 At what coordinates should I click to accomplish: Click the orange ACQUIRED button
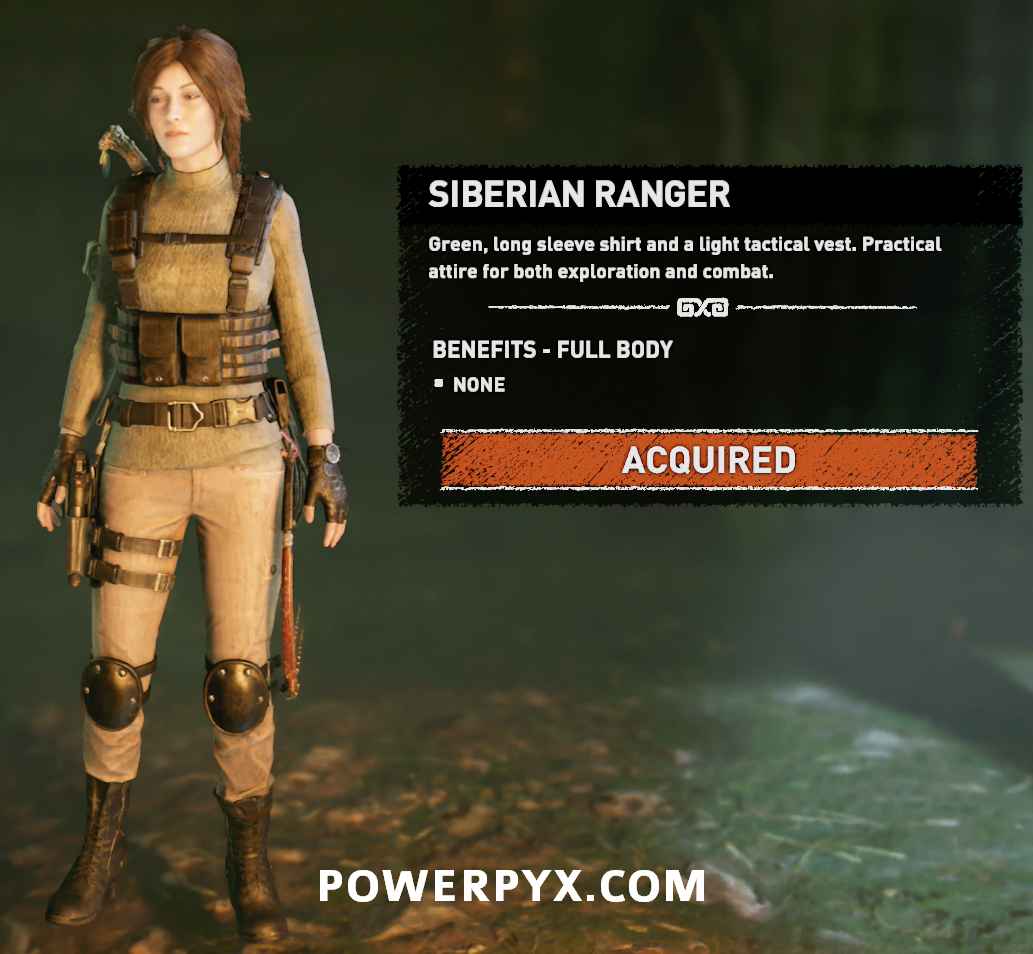[708, 460]
